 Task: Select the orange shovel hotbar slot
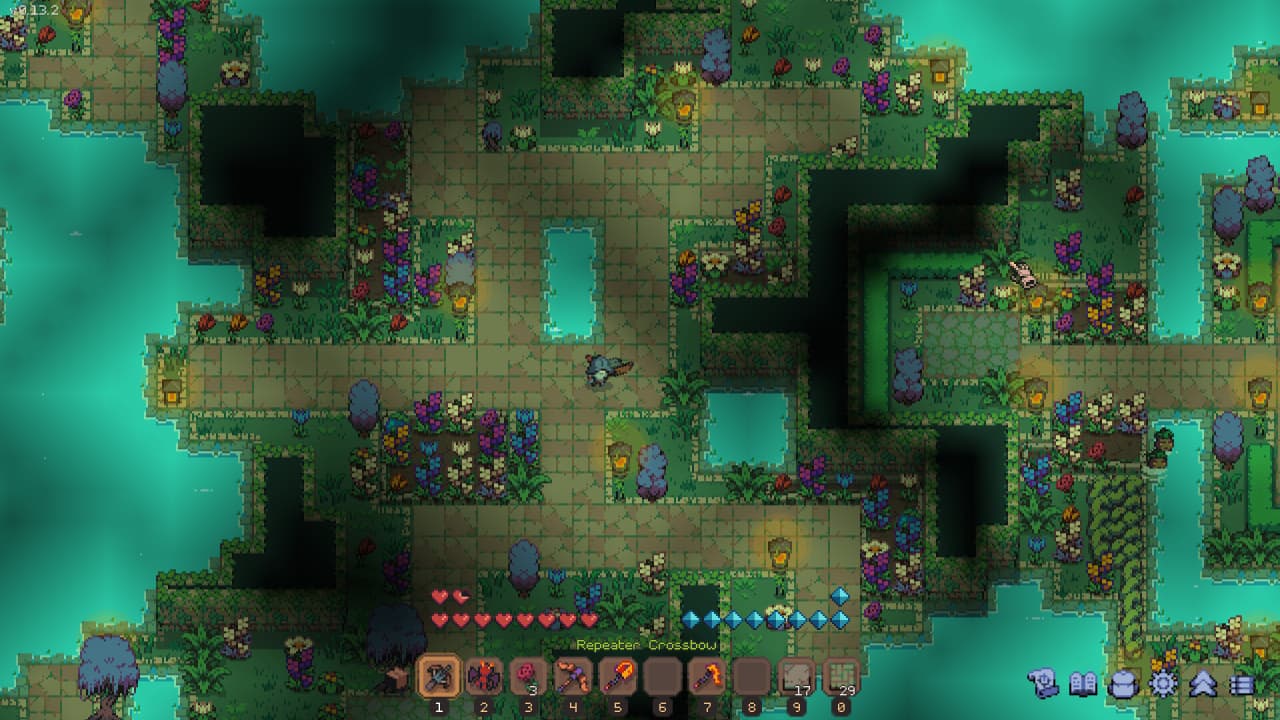coord(618,677)
